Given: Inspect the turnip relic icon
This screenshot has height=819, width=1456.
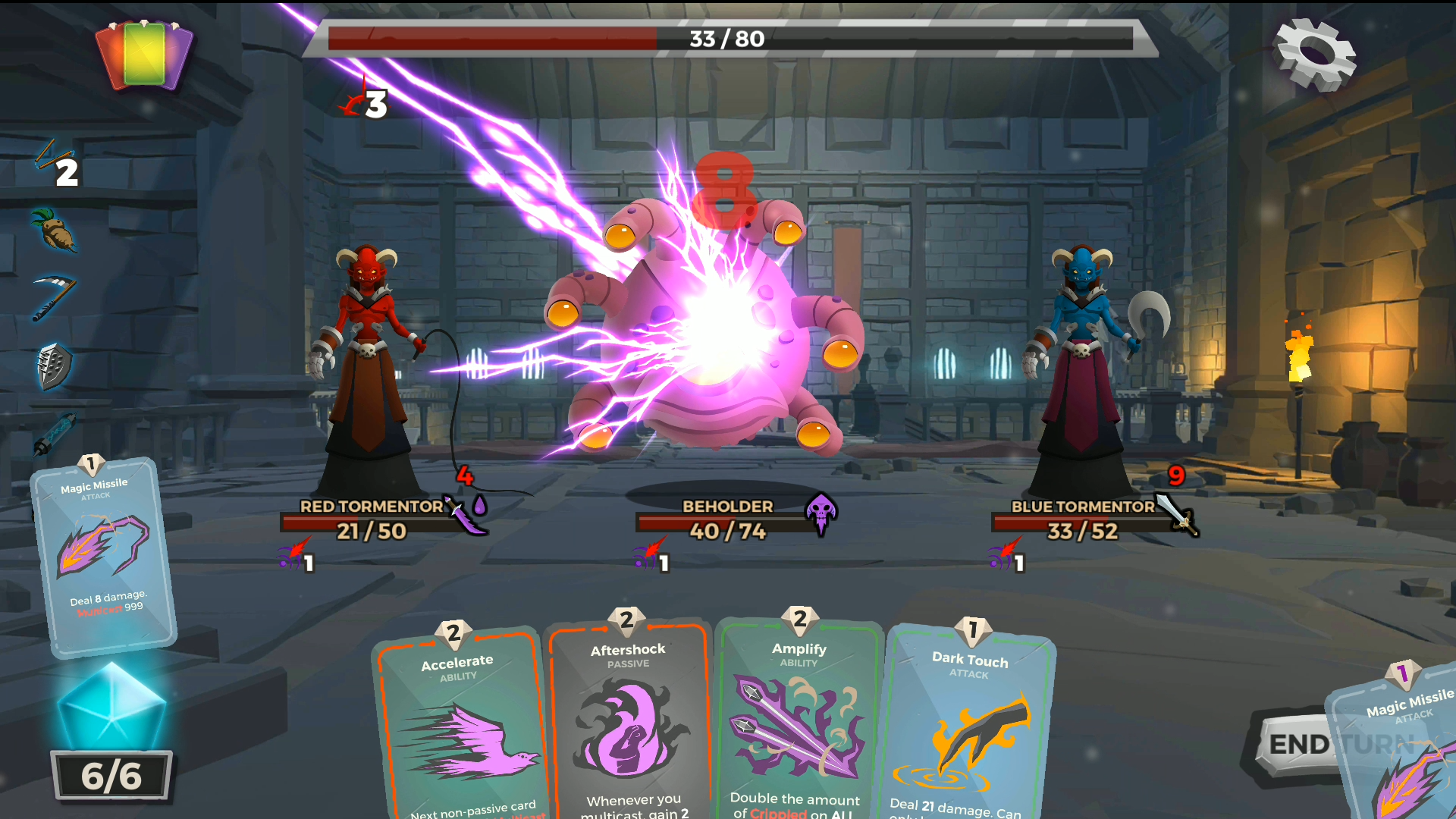Looking at the screenshot, I should [x=55, y=230].
